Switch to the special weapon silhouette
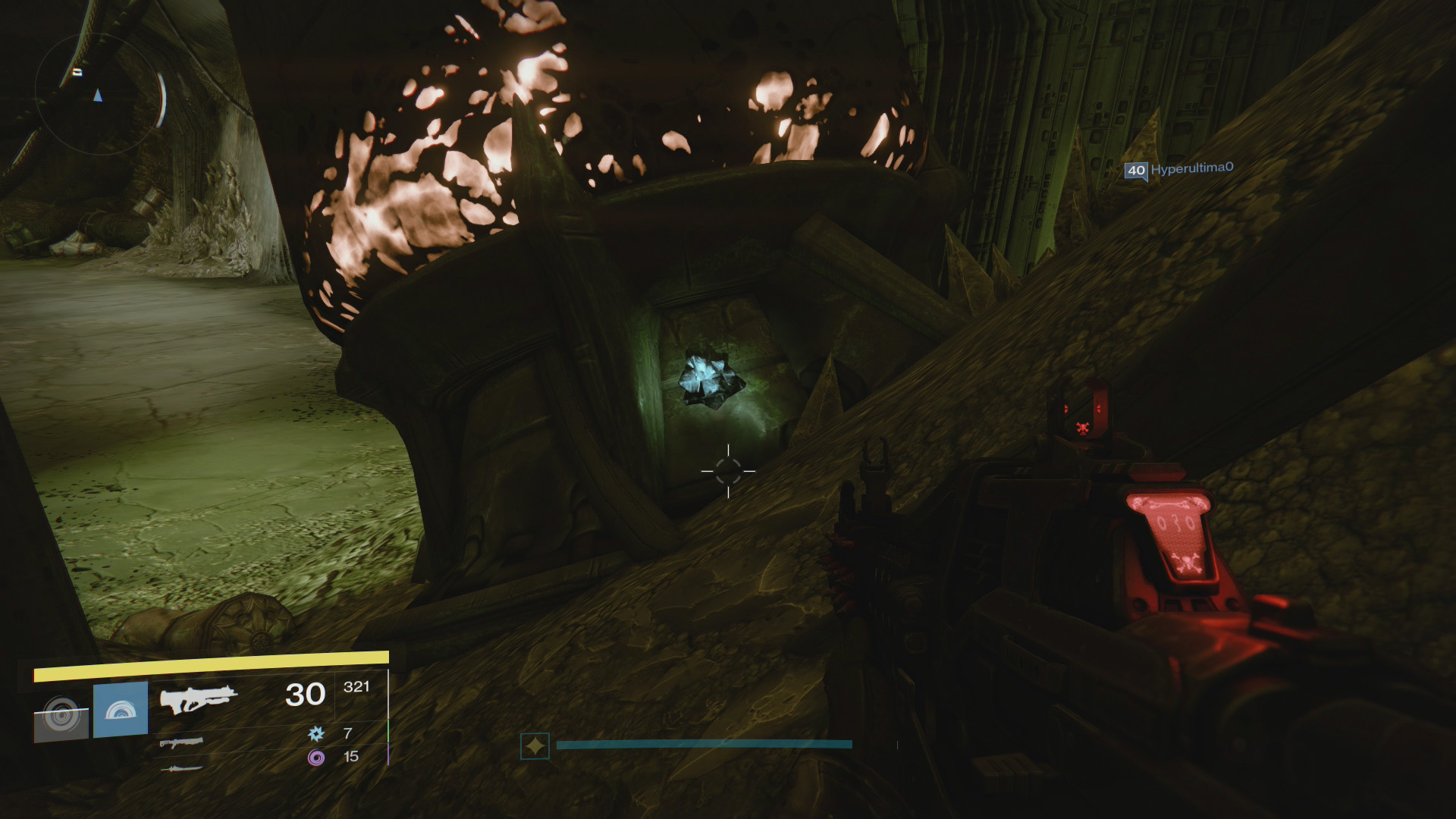Image resolution: width=1456 pixels, height=819 pixels. click(182, 742)
